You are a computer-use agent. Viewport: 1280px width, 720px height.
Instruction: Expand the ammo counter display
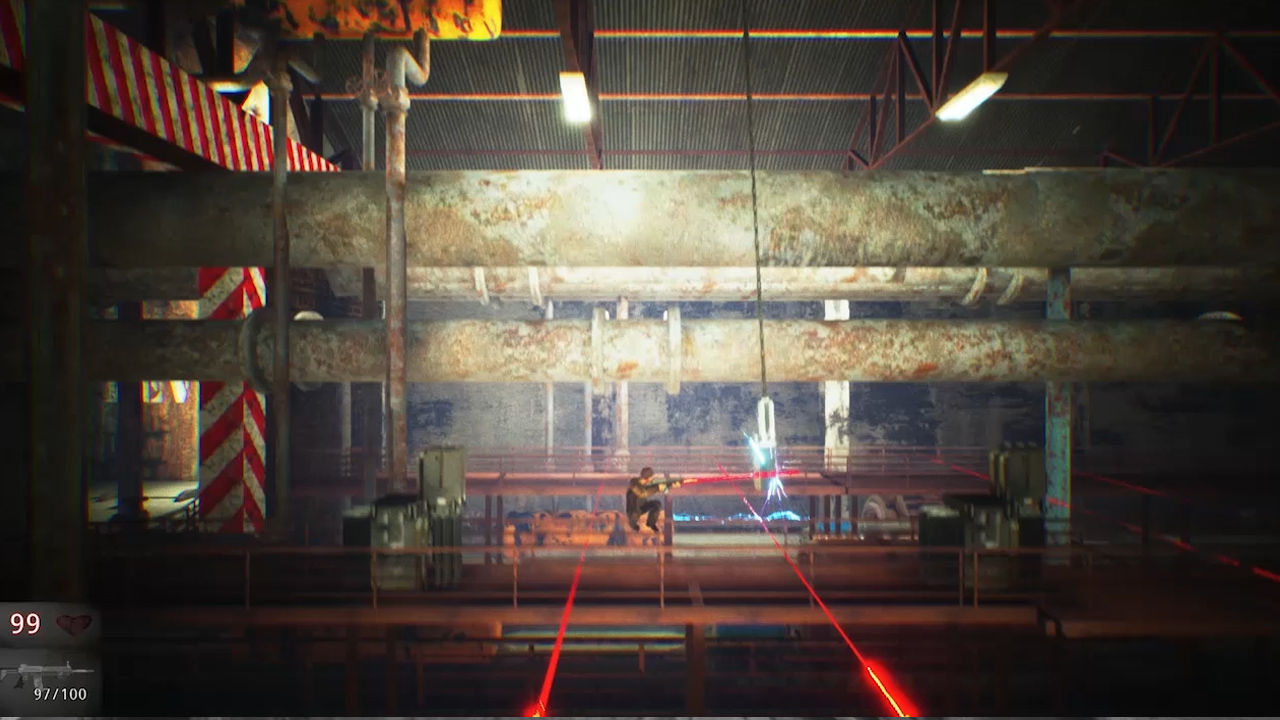[60, 693]
